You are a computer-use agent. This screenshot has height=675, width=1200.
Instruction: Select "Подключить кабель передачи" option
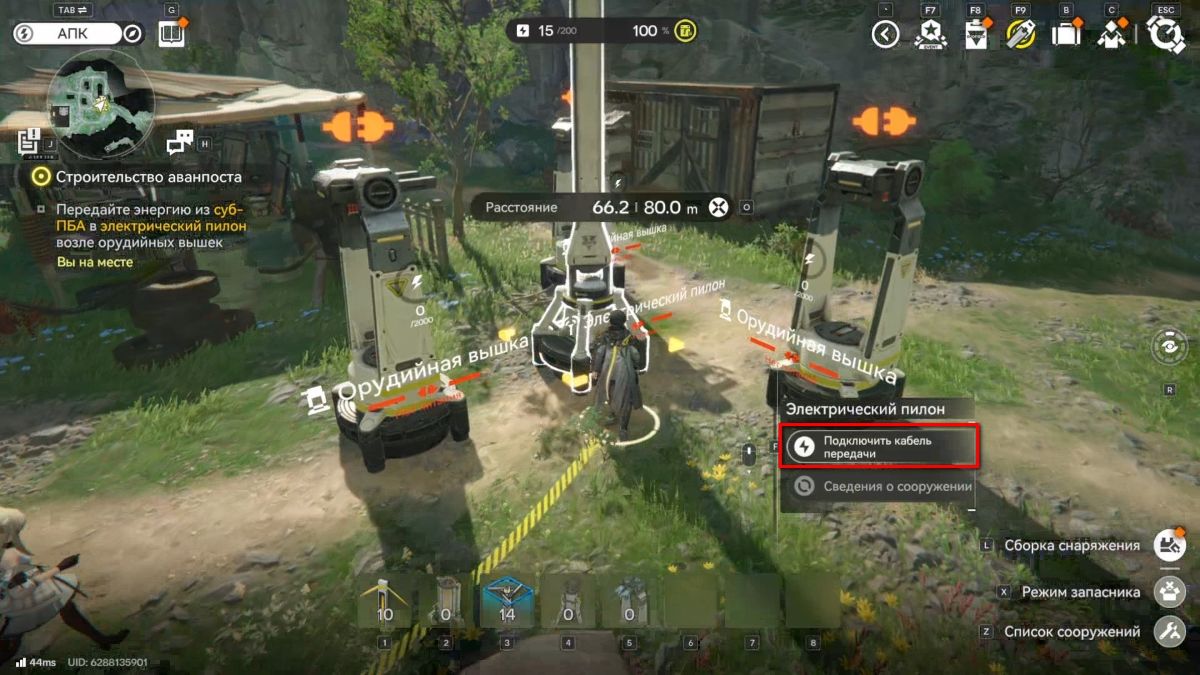point(878,446)
